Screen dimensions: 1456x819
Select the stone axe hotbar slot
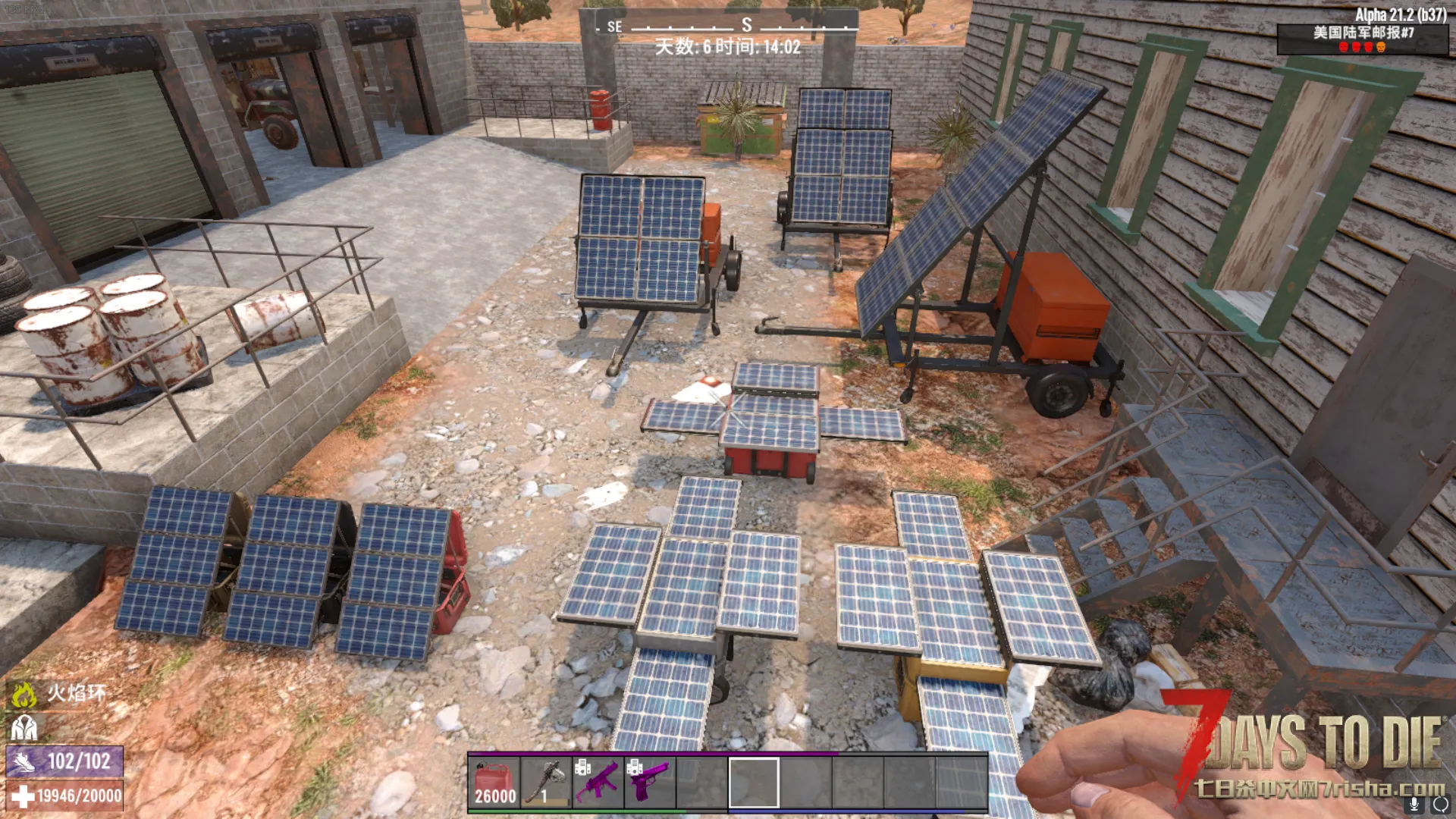[x=546, y=783]
